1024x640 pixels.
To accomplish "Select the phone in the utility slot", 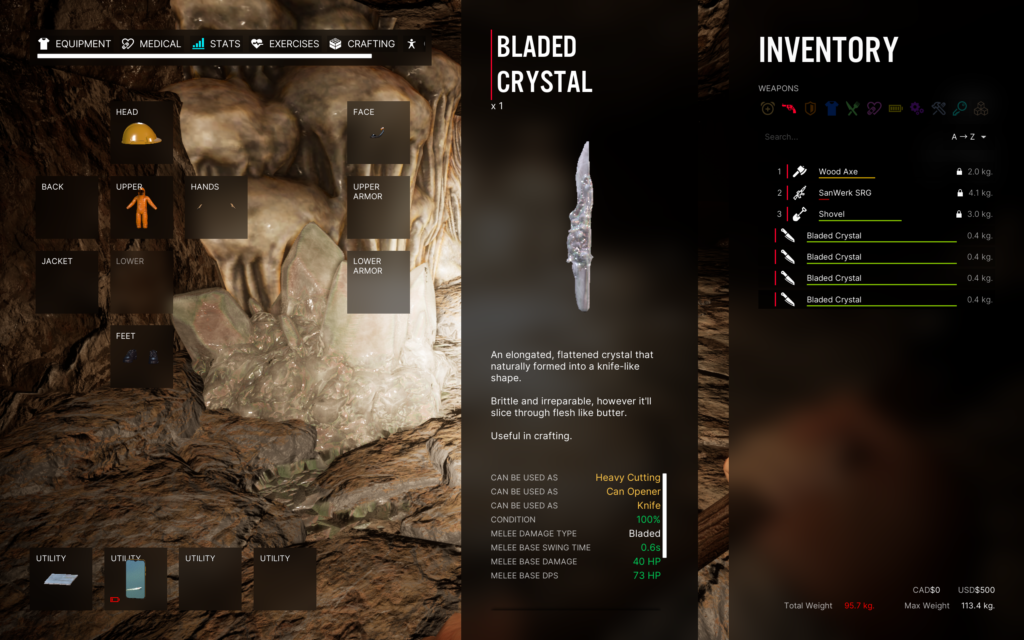I will point(135,580).
